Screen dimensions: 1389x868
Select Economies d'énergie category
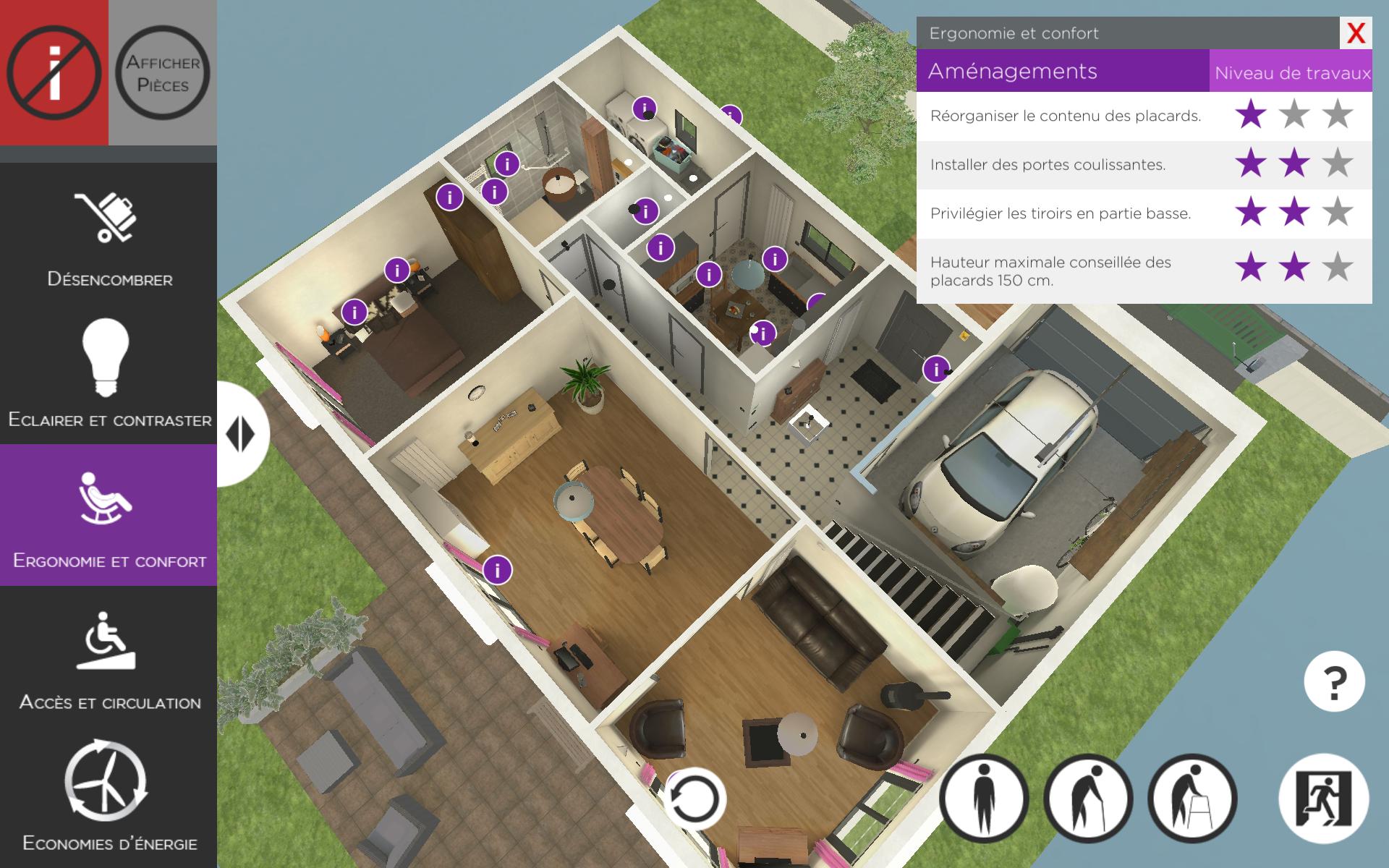(x=109, y=796)
